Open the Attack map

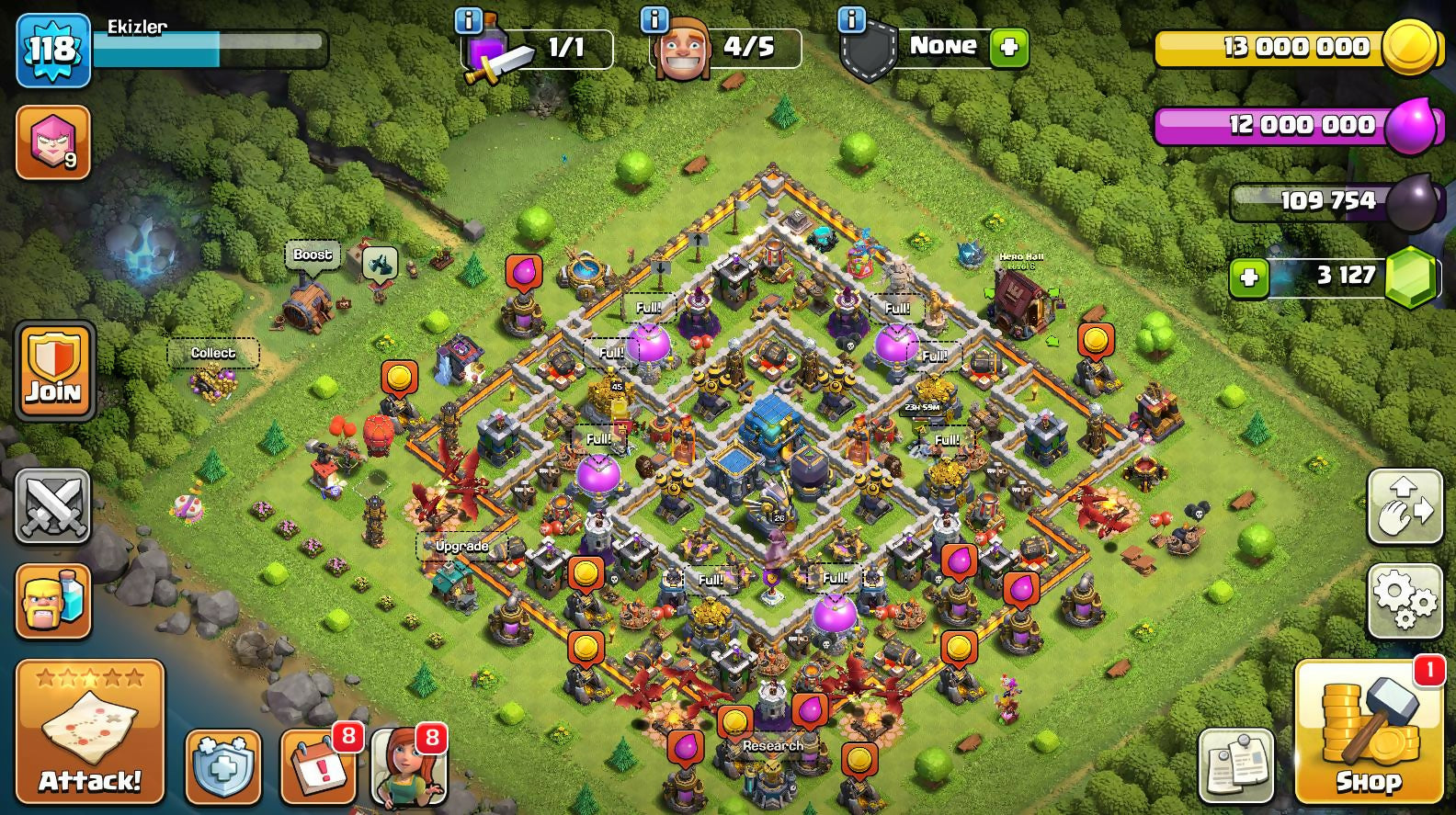tap(89, 731)
